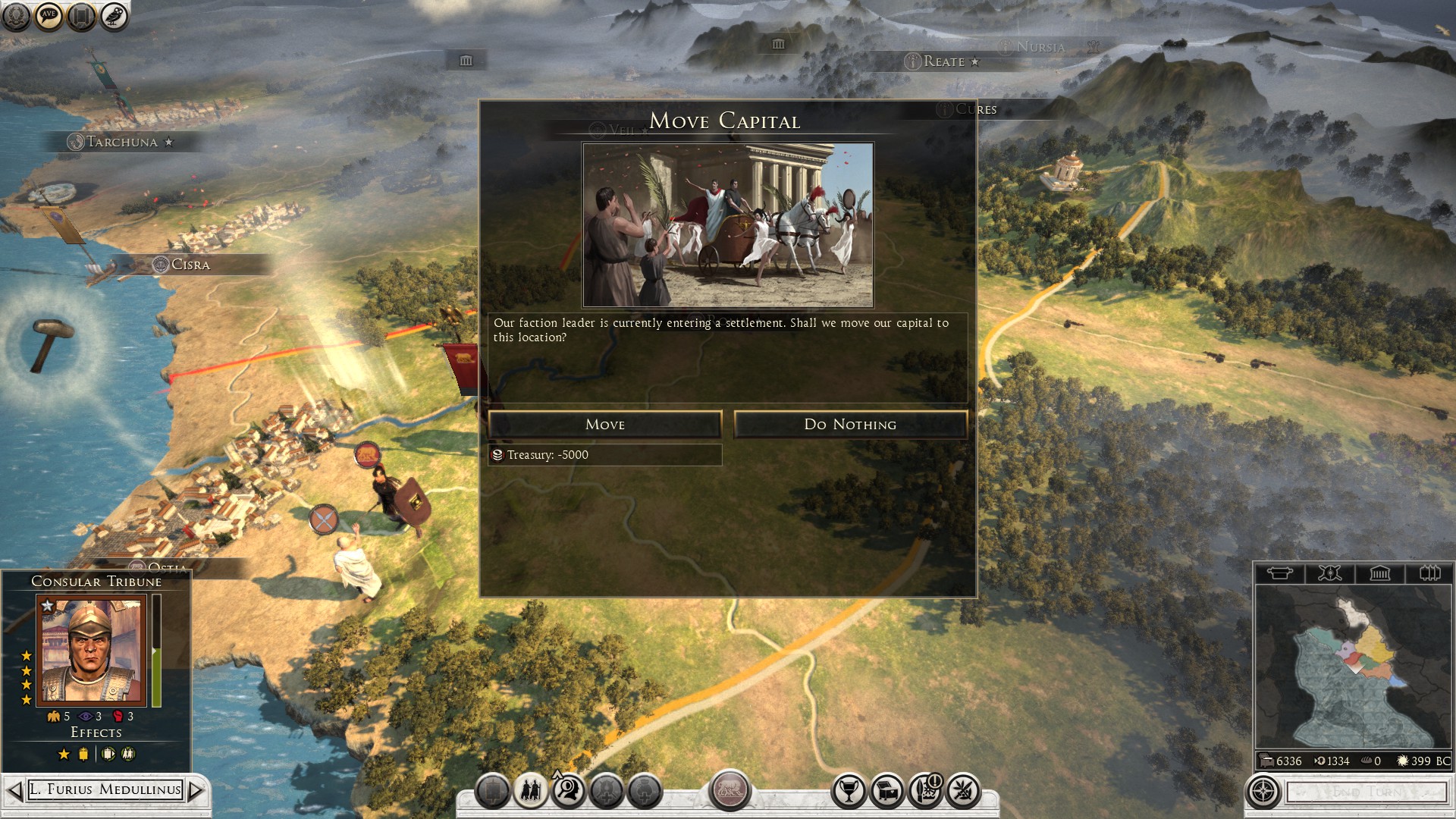Open the button with exclamation alert badge
Viewport: 1456px width, 819px height.
tap(925, 792)
